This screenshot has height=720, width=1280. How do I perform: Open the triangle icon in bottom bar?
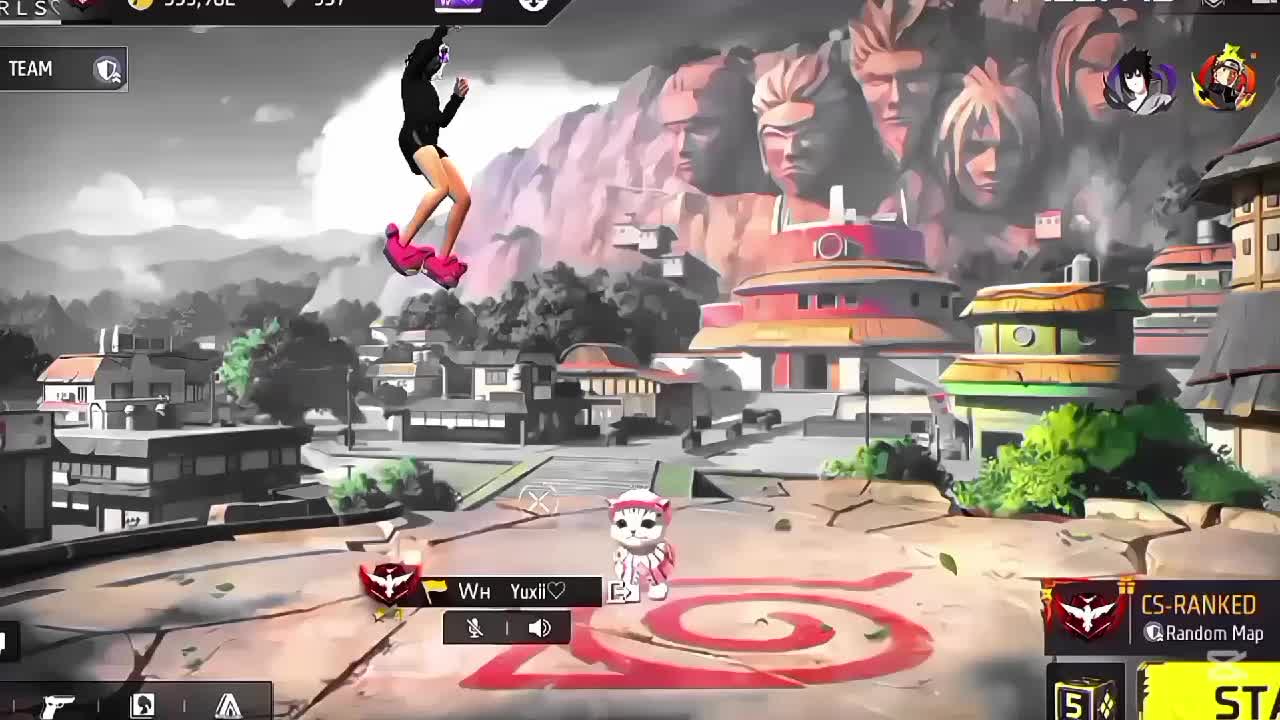[228, 705]
